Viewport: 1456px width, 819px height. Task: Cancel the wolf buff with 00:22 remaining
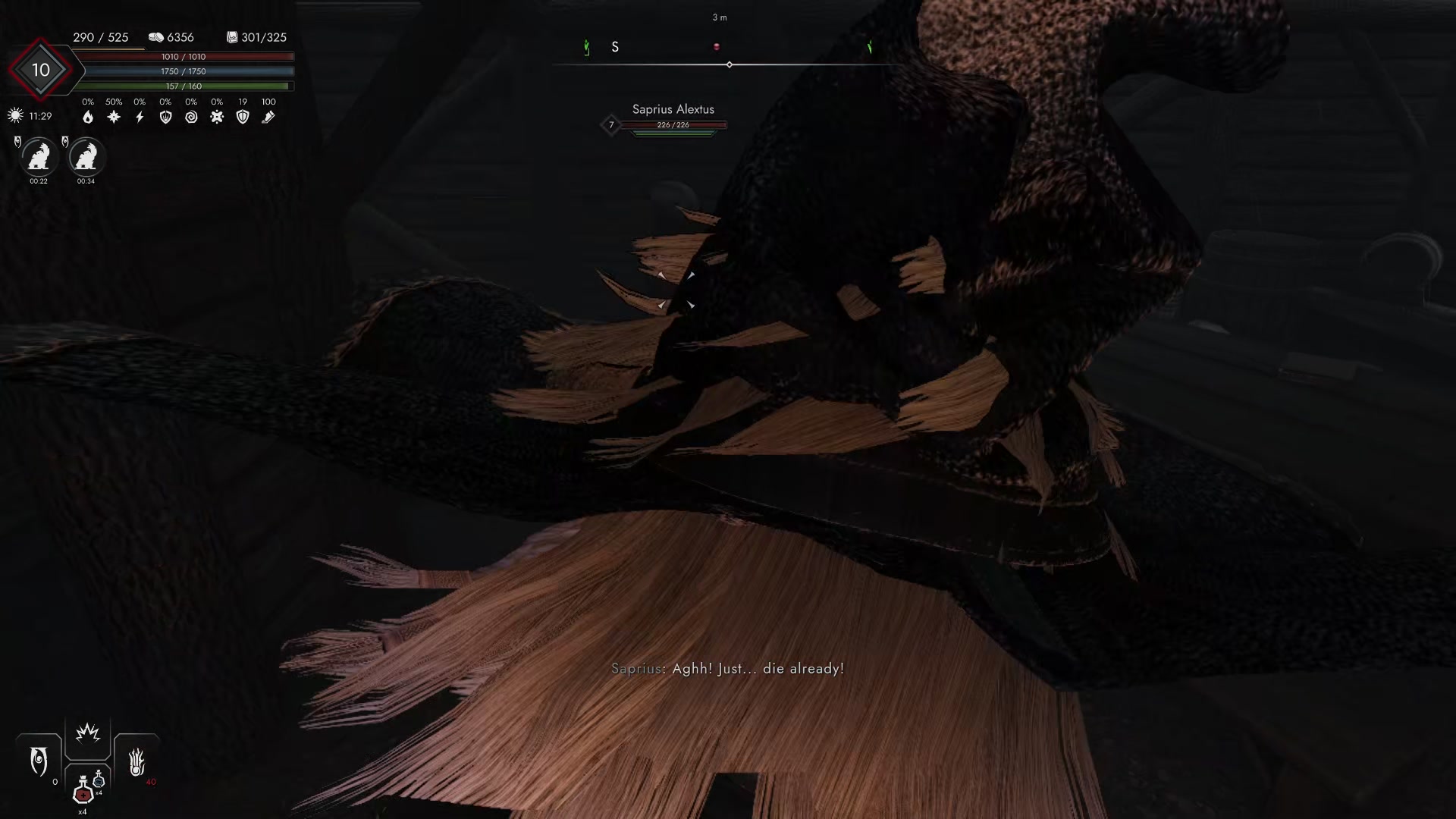point(39,157)
